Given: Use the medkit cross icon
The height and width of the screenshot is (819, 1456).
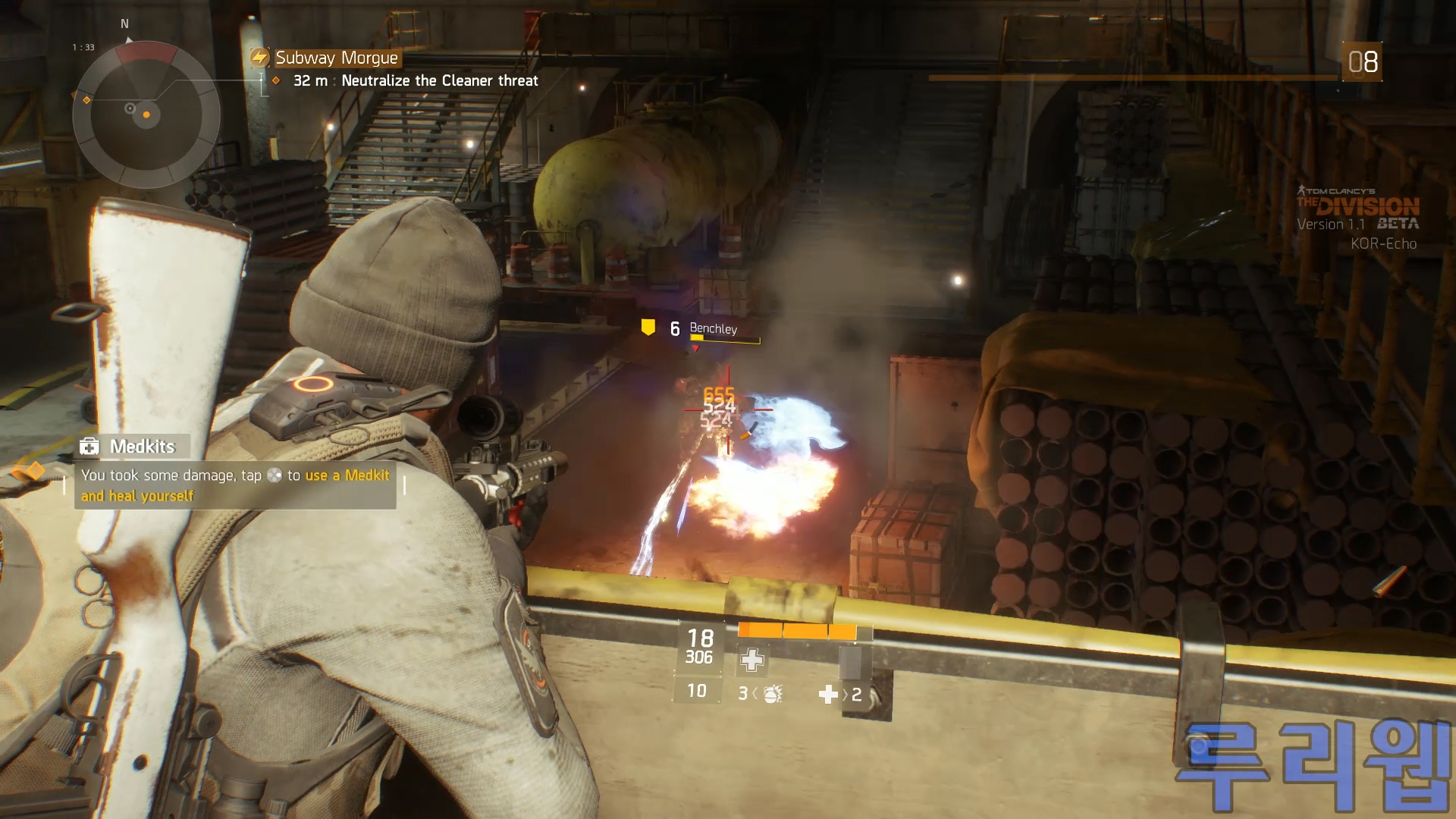Looking at the screenshot, I should [x=828, y=694].
